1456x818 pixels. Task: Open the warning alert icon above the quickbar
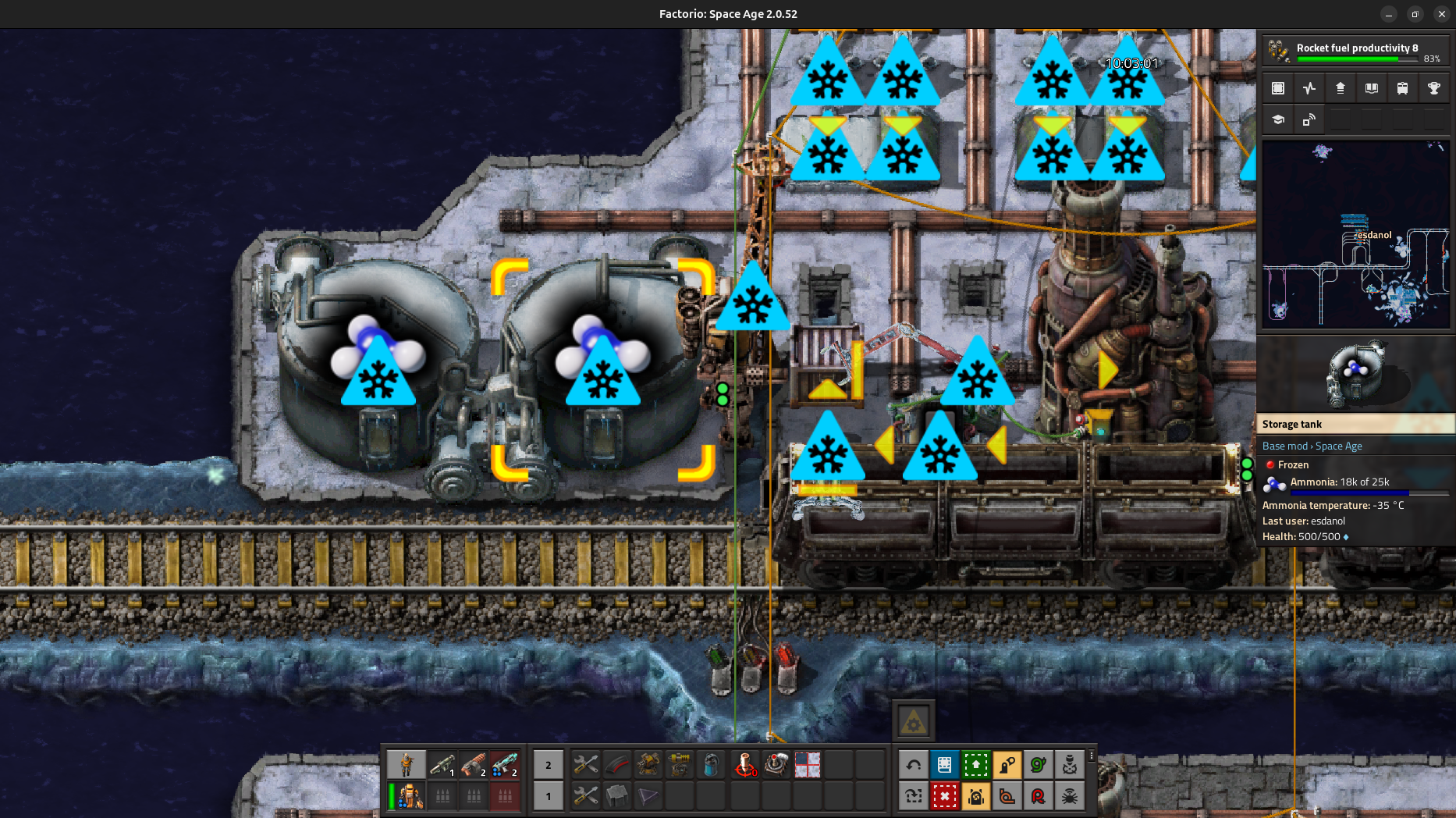click(913, 721)
